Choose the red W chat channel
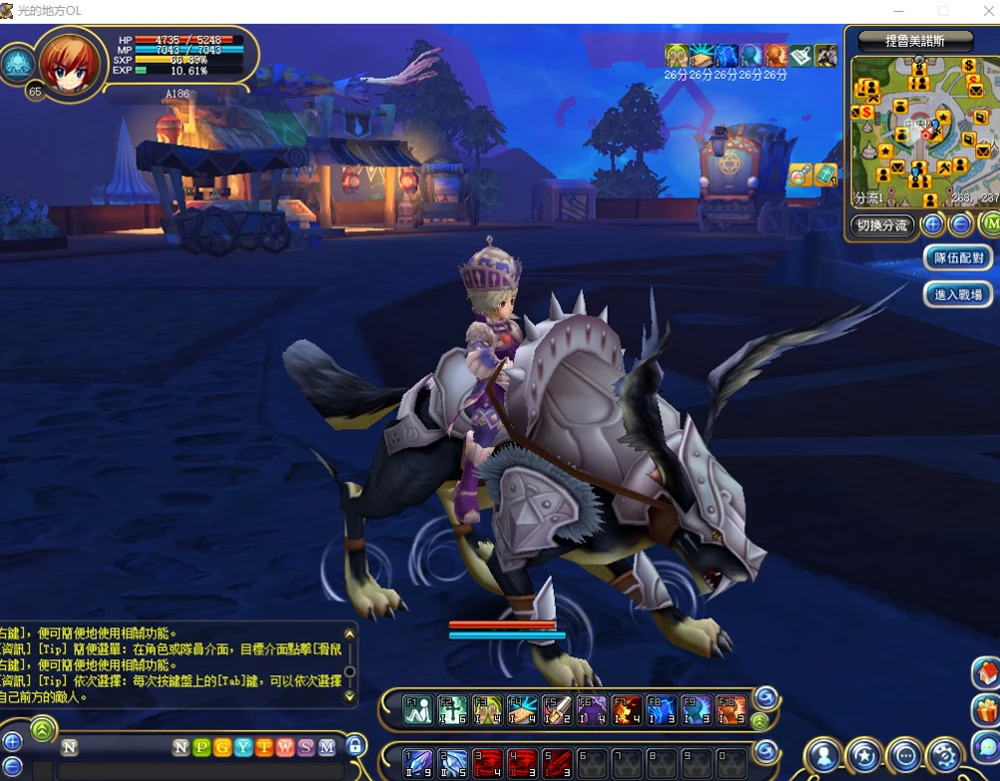This screenshot has height=781, width=1000. [x=285, y=747]
